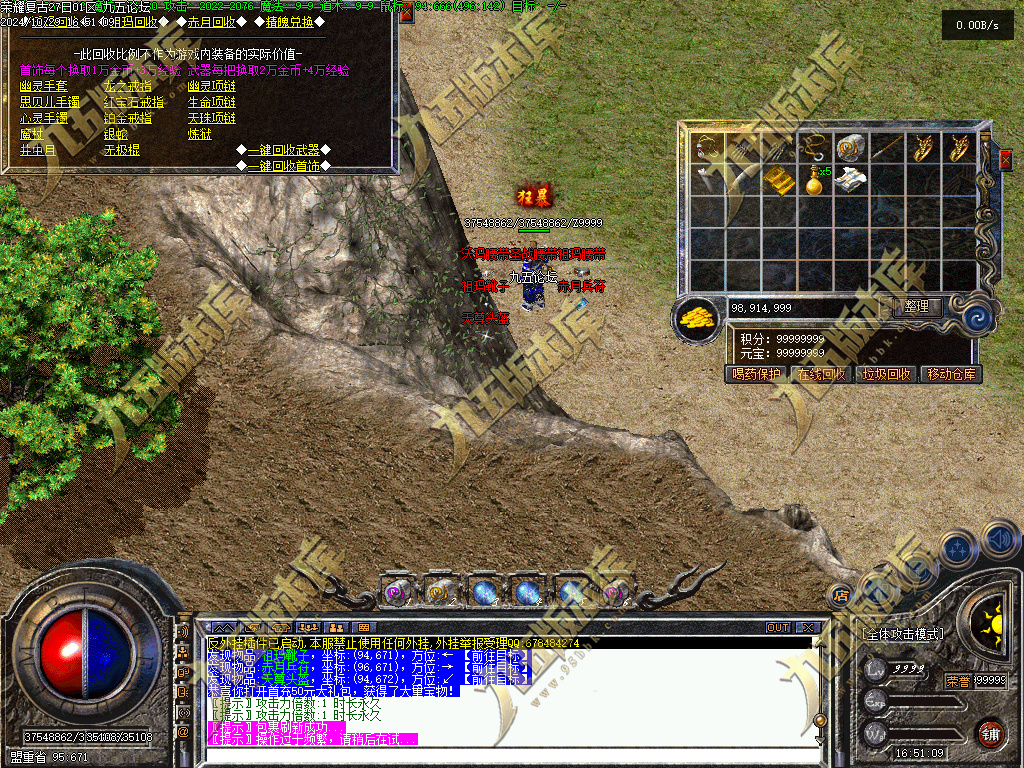Choose 一键回收首饰 to recycle jewelry
Viewport: 1024px width, 768px height.
pos(284,165)
